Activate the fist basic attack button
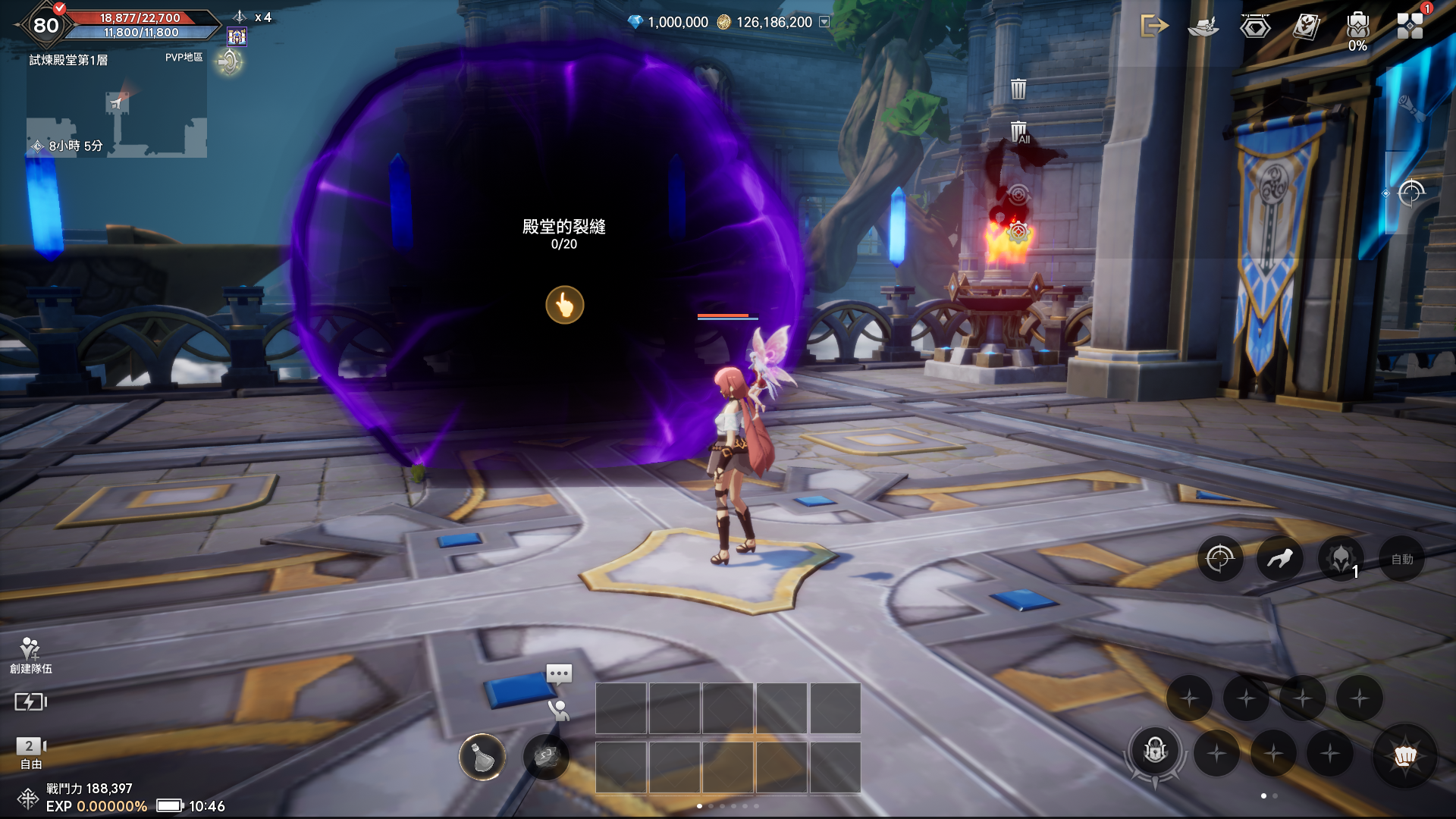Screen dimensions: 1456x819 (1404, 755)
